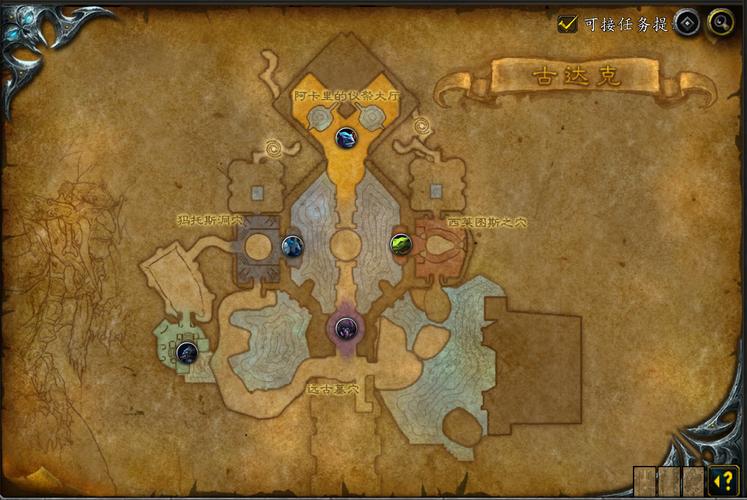Select the boss marker beside 犸托斯洞穴

tap(292, 245)
